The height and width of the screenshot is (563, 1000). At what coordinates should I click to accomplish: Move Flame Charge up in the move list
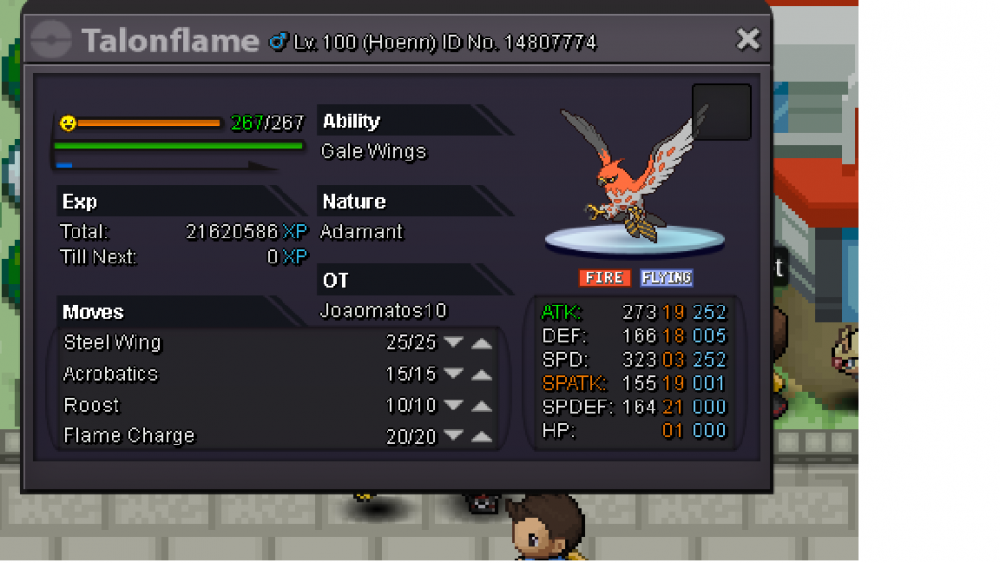click(x=482, y=437)
